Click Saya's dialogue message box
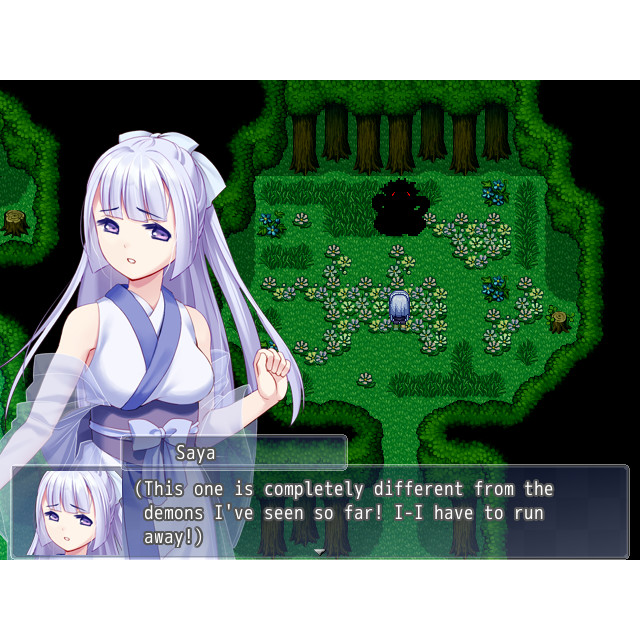640x640 pixels. [x=380, y=512]
